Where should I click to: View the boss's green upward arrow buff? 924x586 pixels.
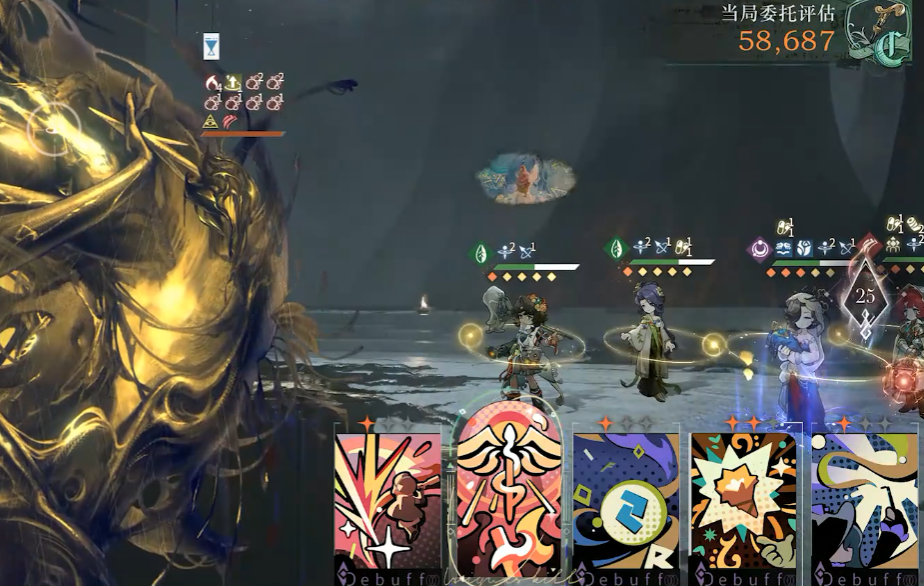231,82
